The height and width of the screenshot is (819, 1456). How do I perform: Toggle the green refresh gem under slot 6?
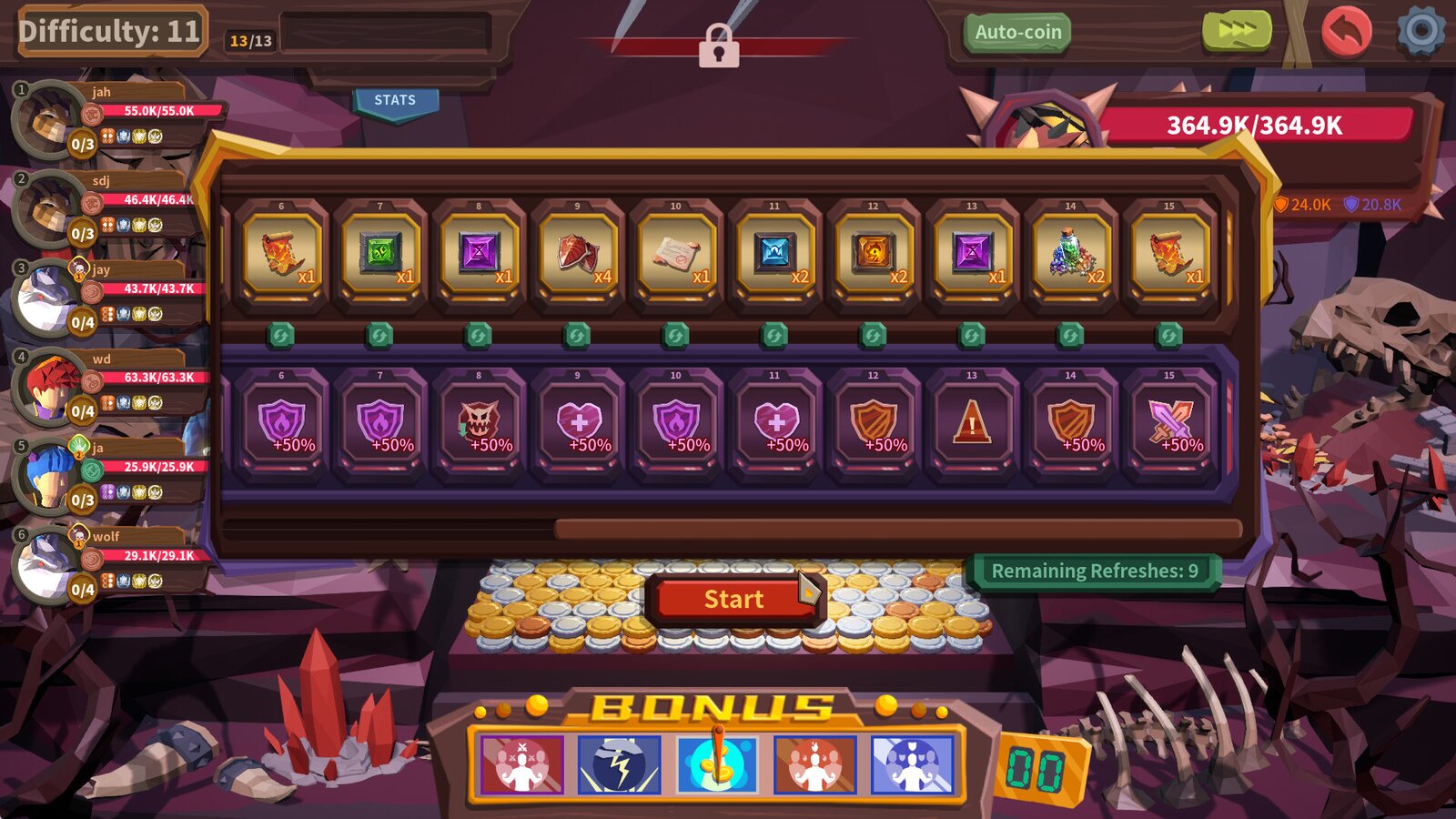click(x=280, y=333)
